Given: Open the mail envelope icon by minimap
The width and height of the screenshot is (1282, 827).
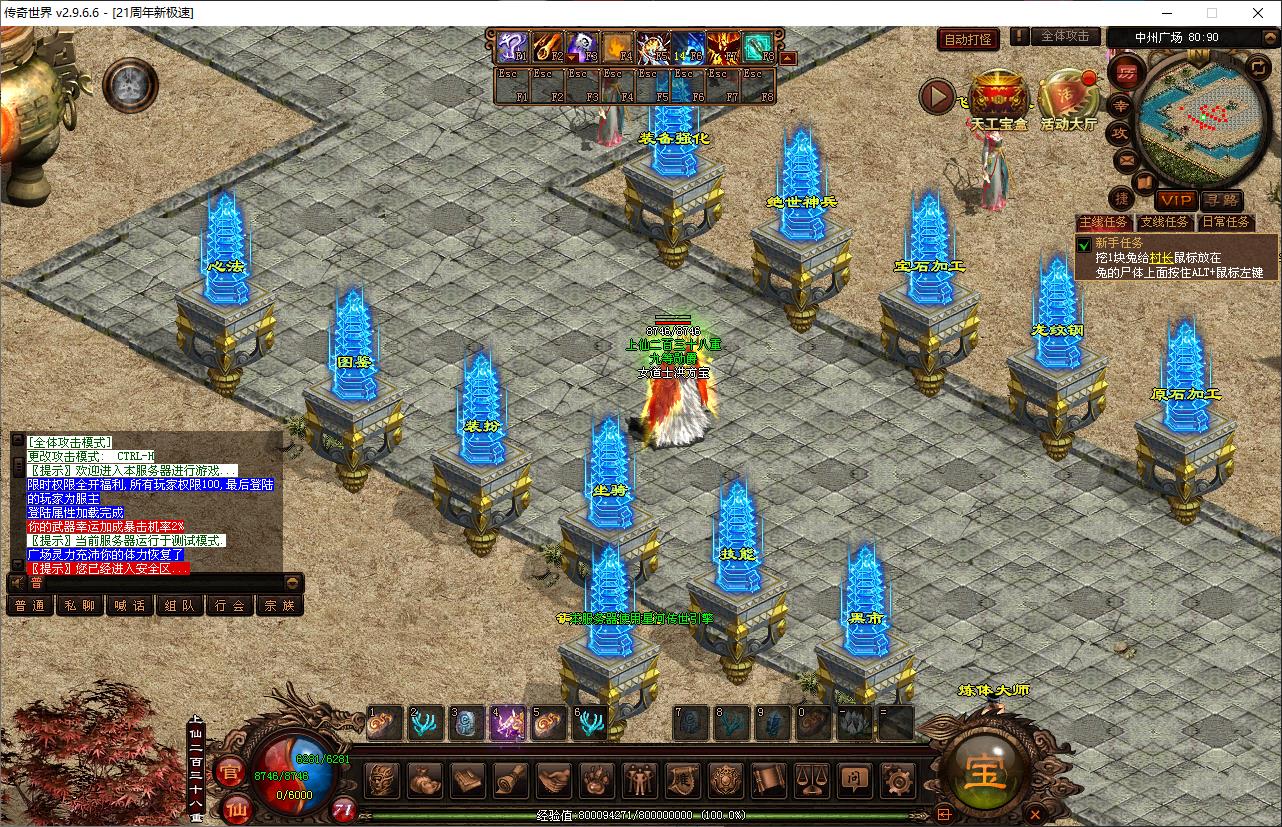Looking at the screenshot, I should (1126, 158).
